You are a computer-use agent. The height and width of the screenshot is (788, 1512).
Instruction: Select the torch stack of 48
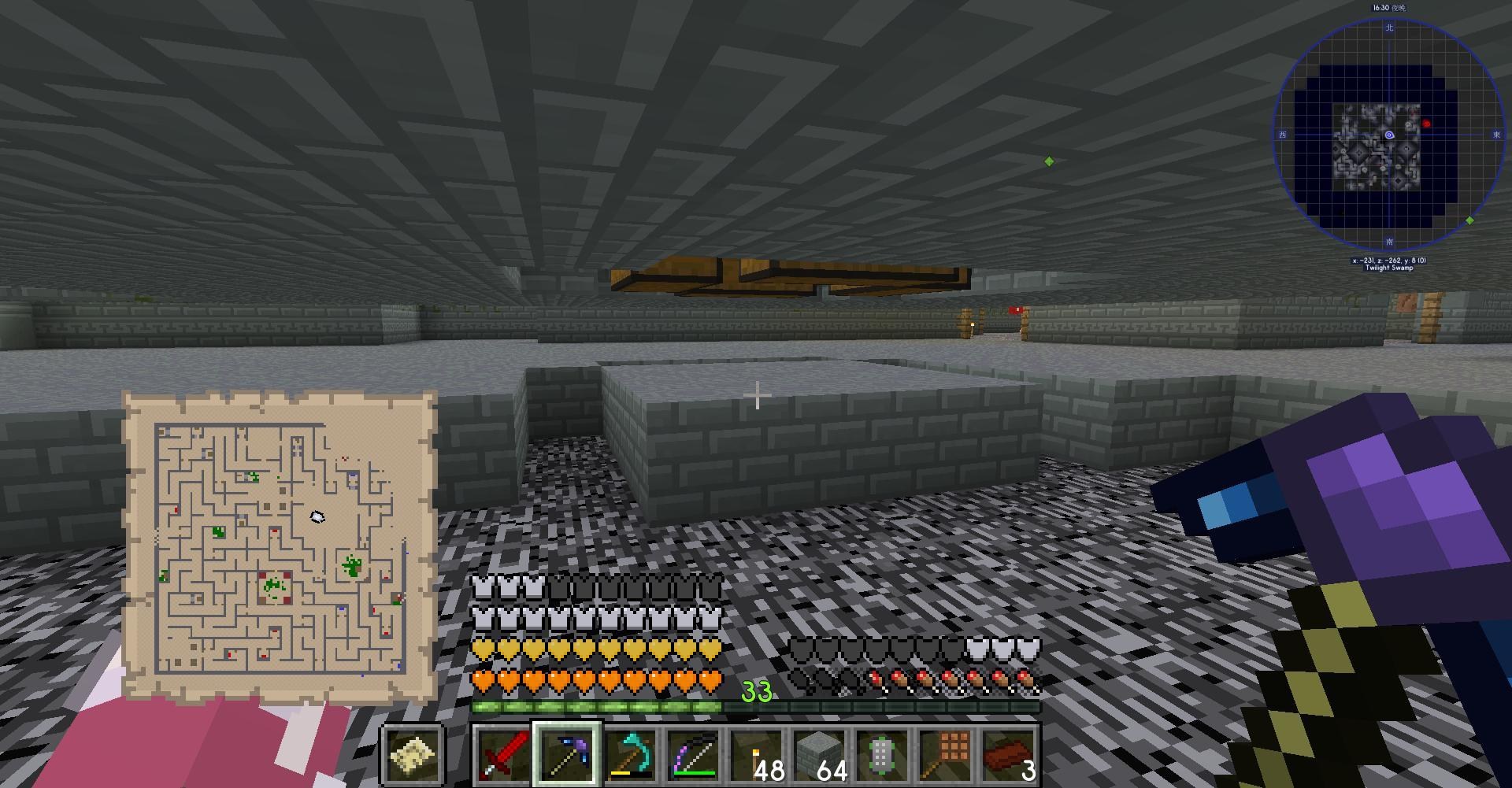[756, 756]
